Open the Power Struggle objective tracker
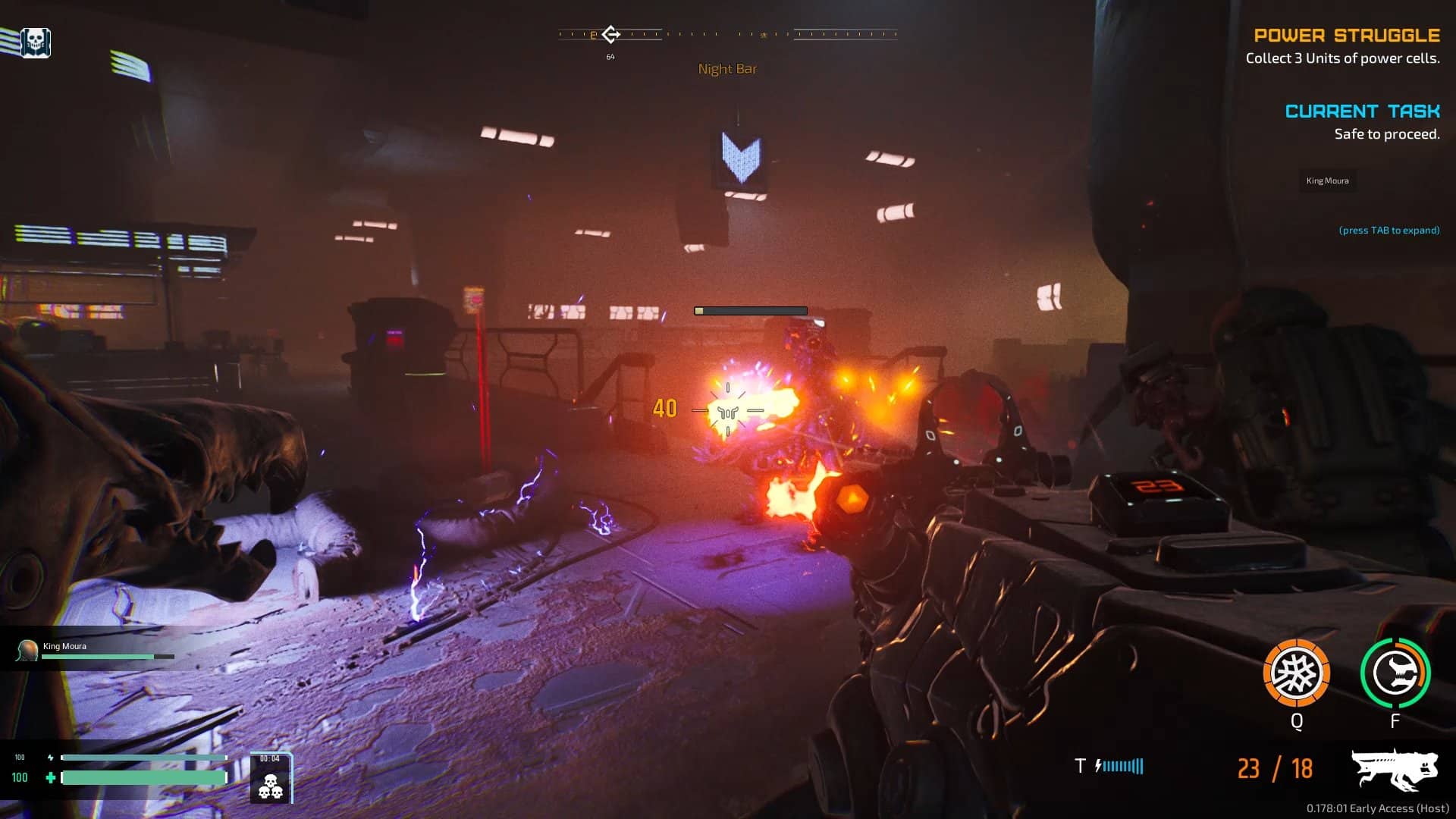This screenshot has height=819, width=1456. coord(1346,36)
